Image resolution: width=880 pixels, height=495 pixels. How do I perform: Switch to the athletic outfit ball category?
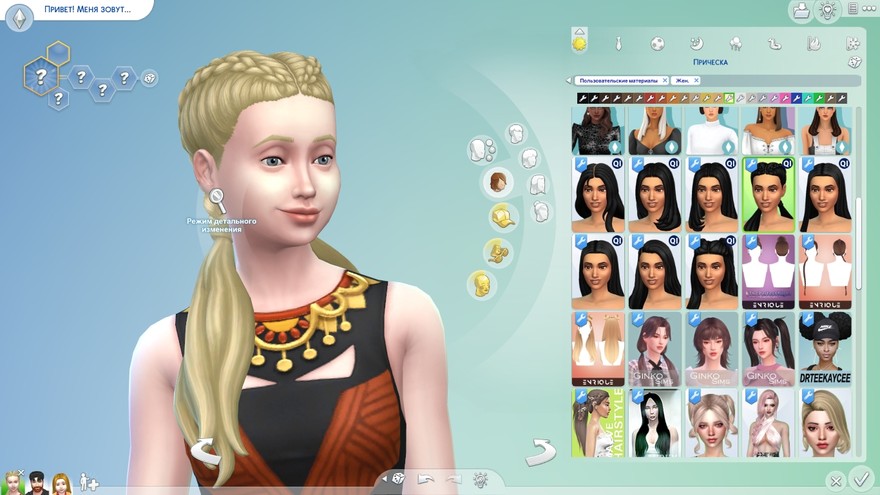(x=657, y=44)
